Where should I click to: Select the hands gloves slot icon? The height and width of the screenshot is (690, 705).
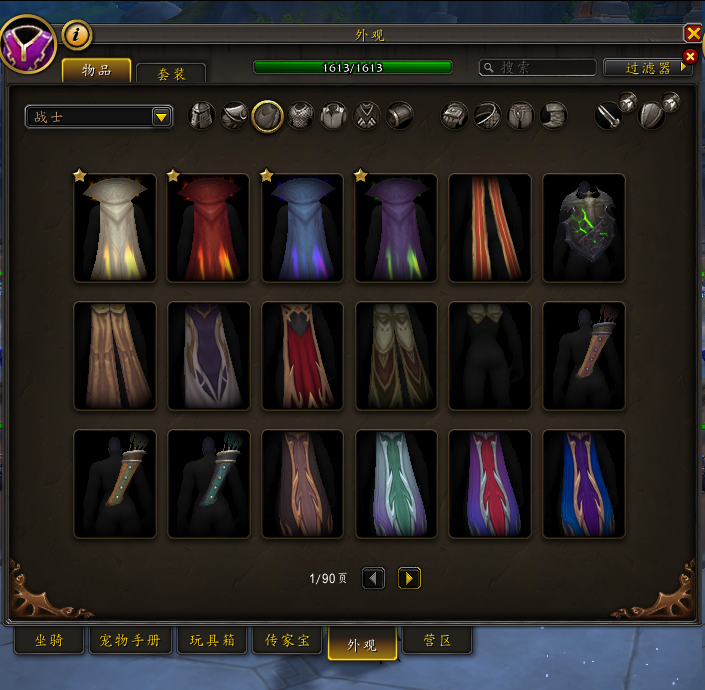coord(454,116)
